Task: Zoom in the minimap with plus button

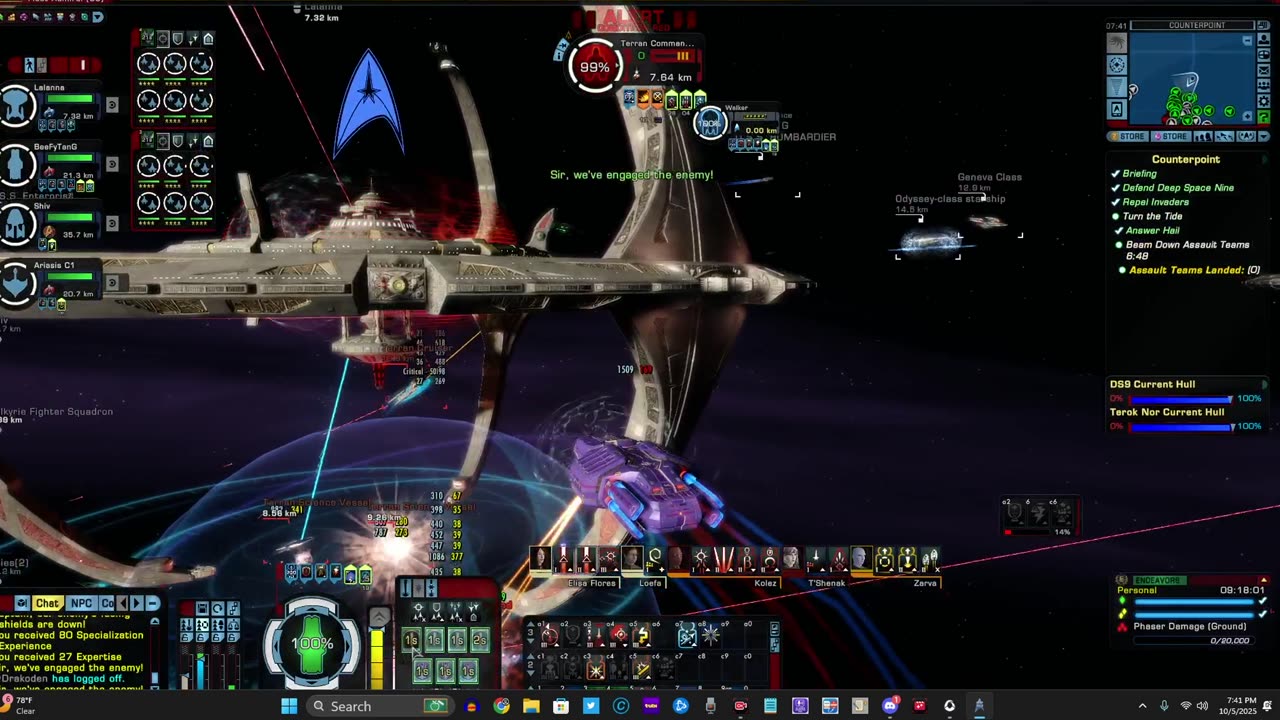Action: [x=1248, y=118]
